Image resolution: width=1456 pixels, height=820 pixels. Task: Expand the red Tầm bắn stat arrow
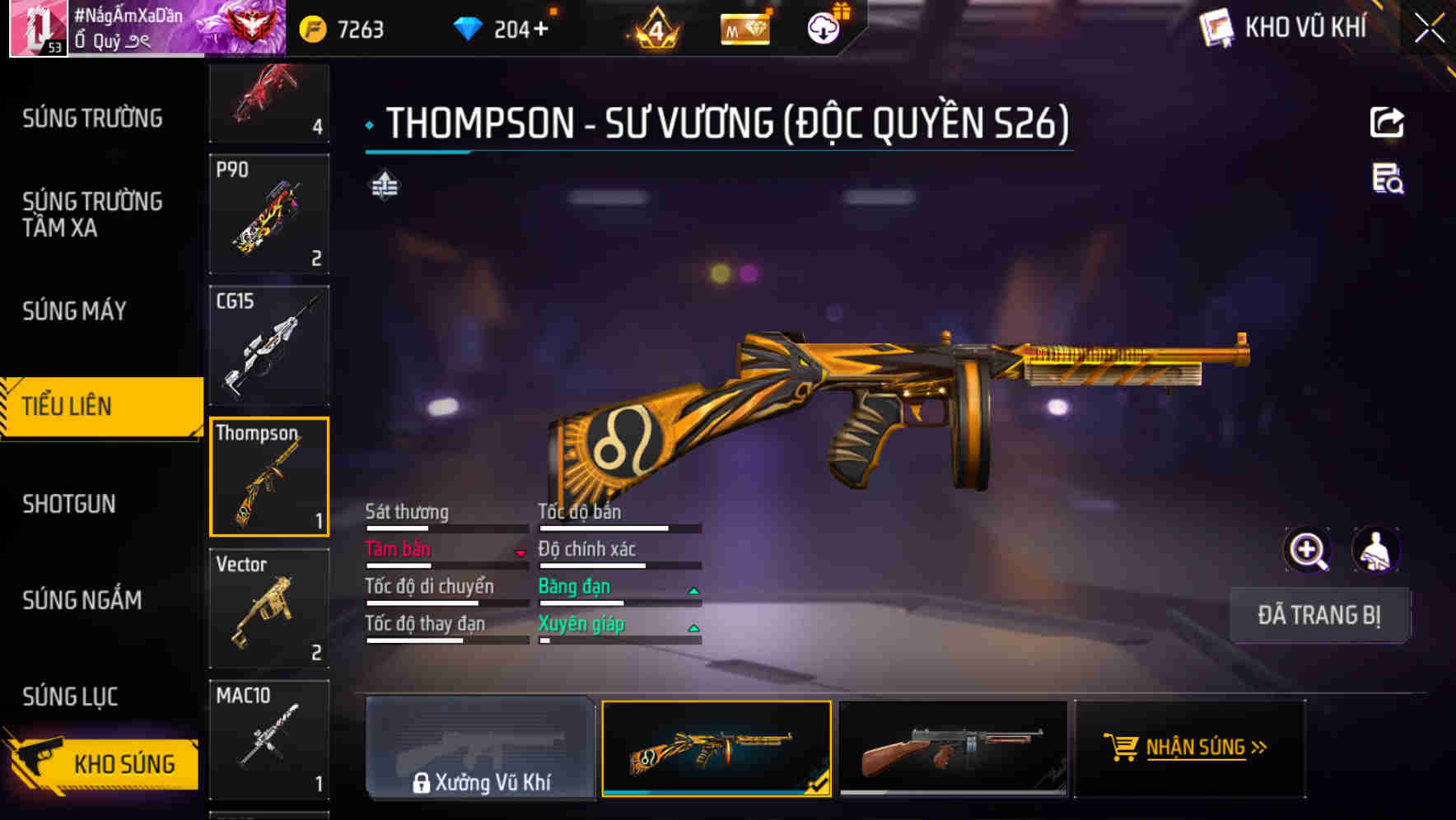[x=519, y=552]
